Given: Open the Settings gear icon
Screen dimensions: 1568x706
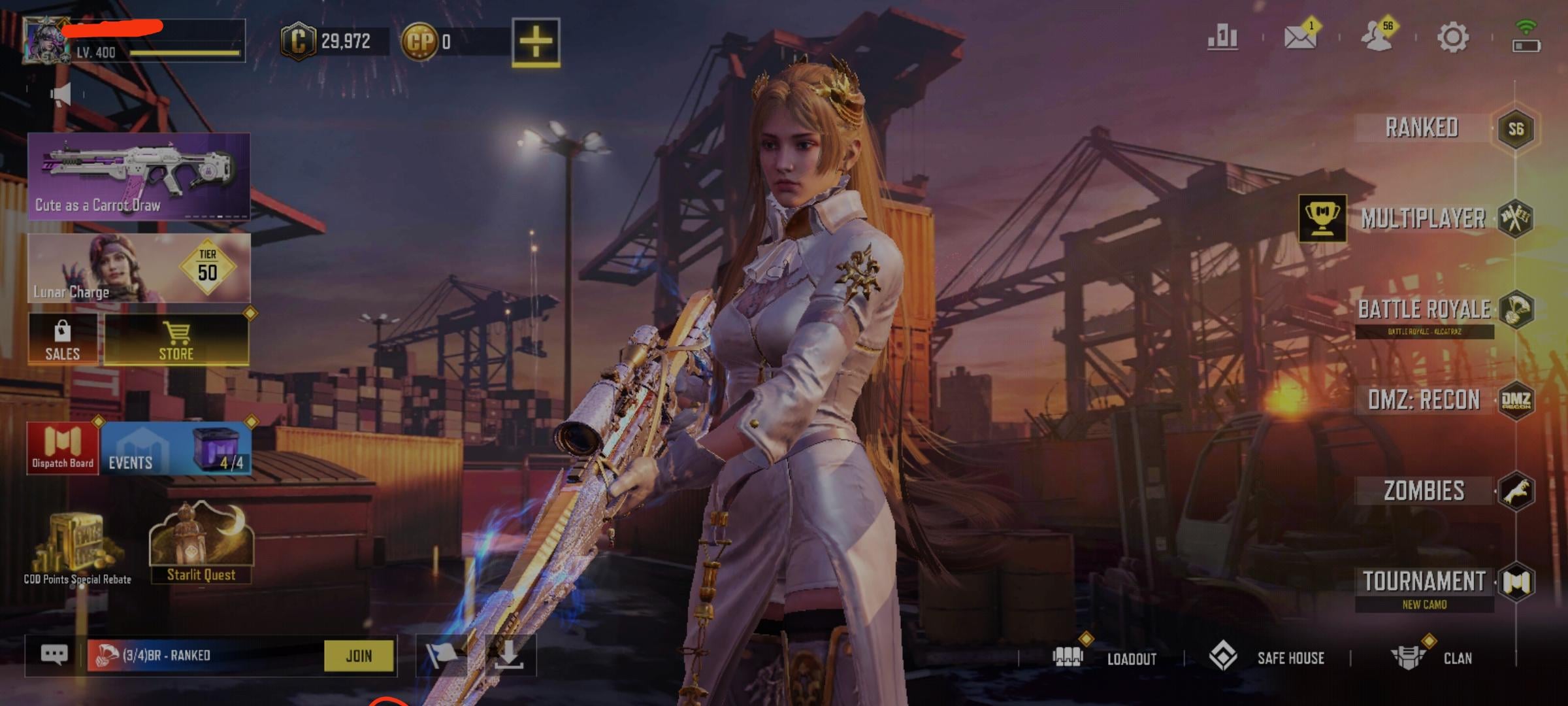Looking at the screenshot, I should point(1452,37).
